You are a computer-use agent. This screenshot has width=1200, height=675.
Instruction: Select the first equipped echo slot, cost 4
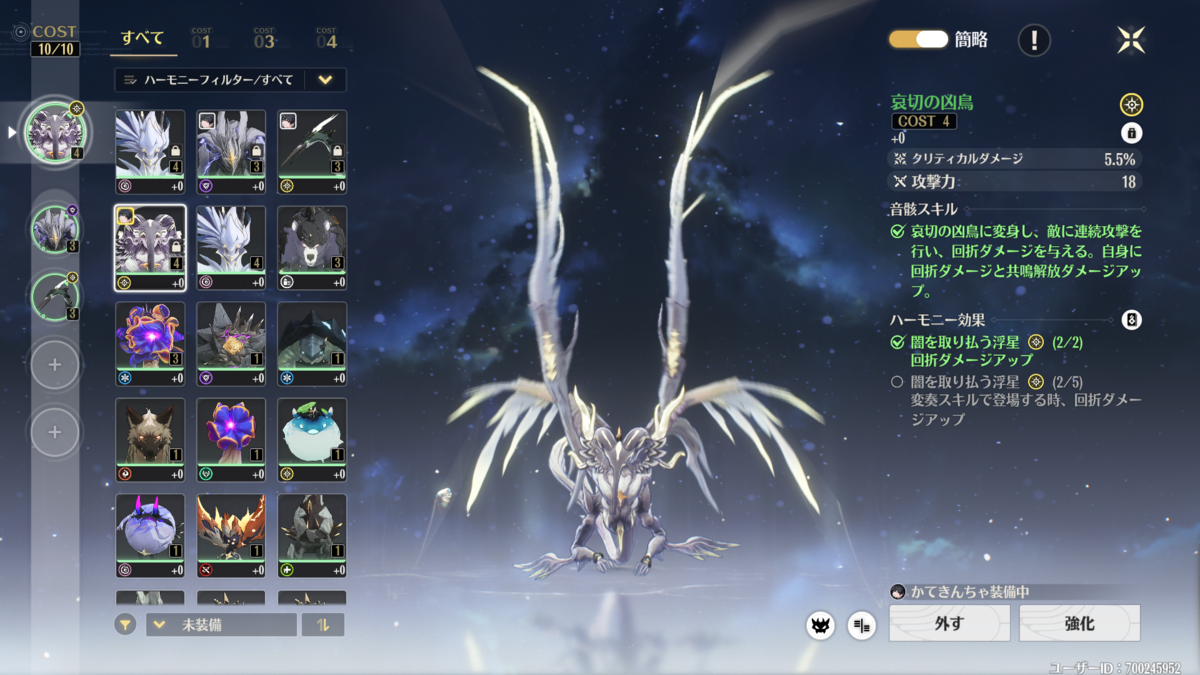[55, 132]
